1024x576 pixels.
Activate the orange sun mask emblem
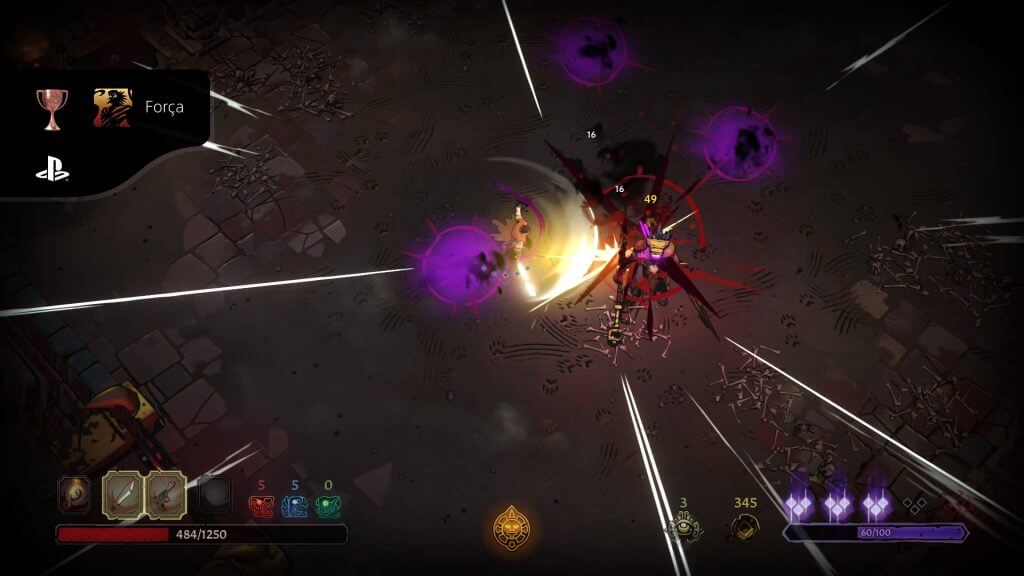(x=511, y=526)
